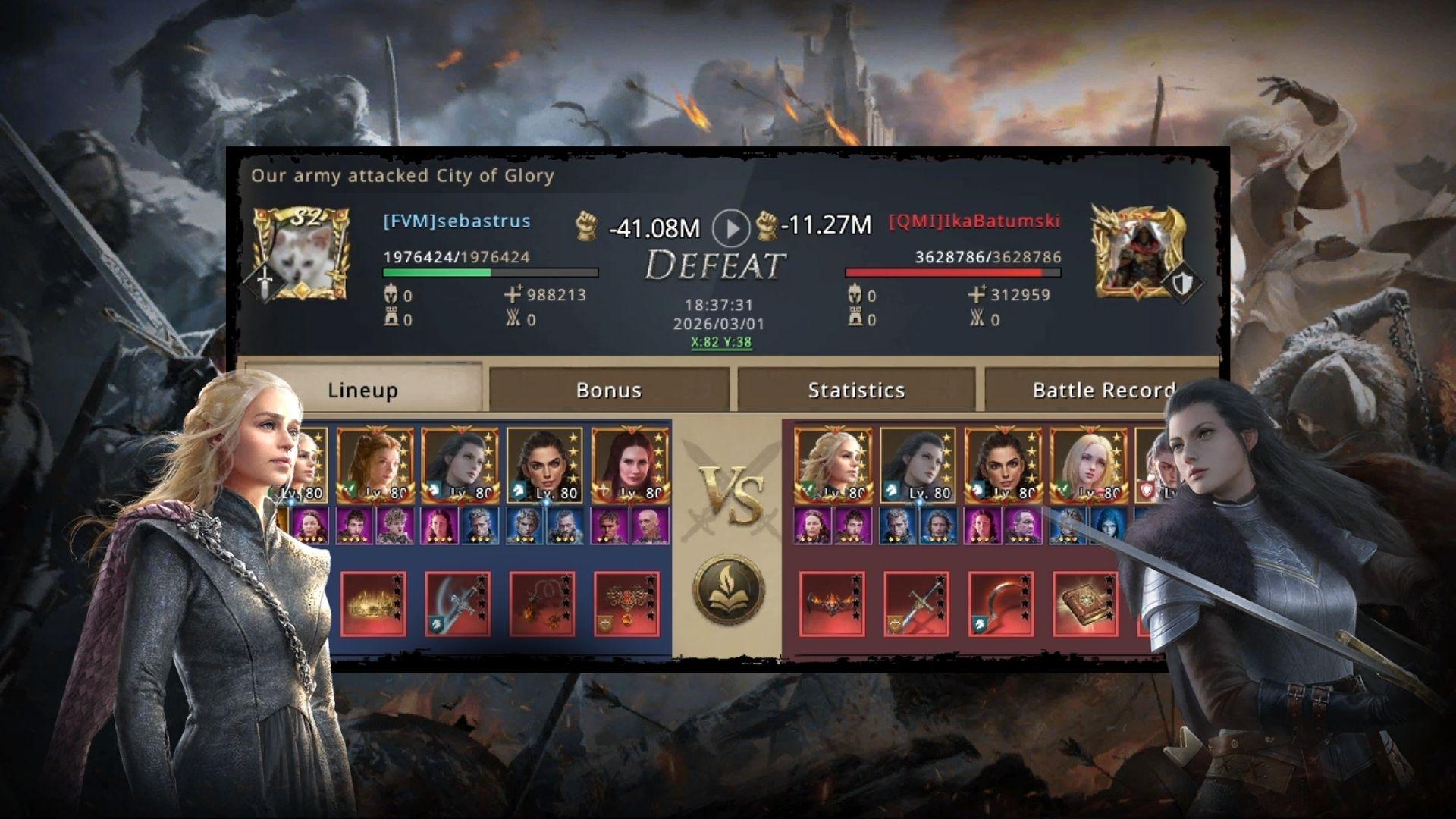Select the red spellbook equipment slot

coord(1086,603)
